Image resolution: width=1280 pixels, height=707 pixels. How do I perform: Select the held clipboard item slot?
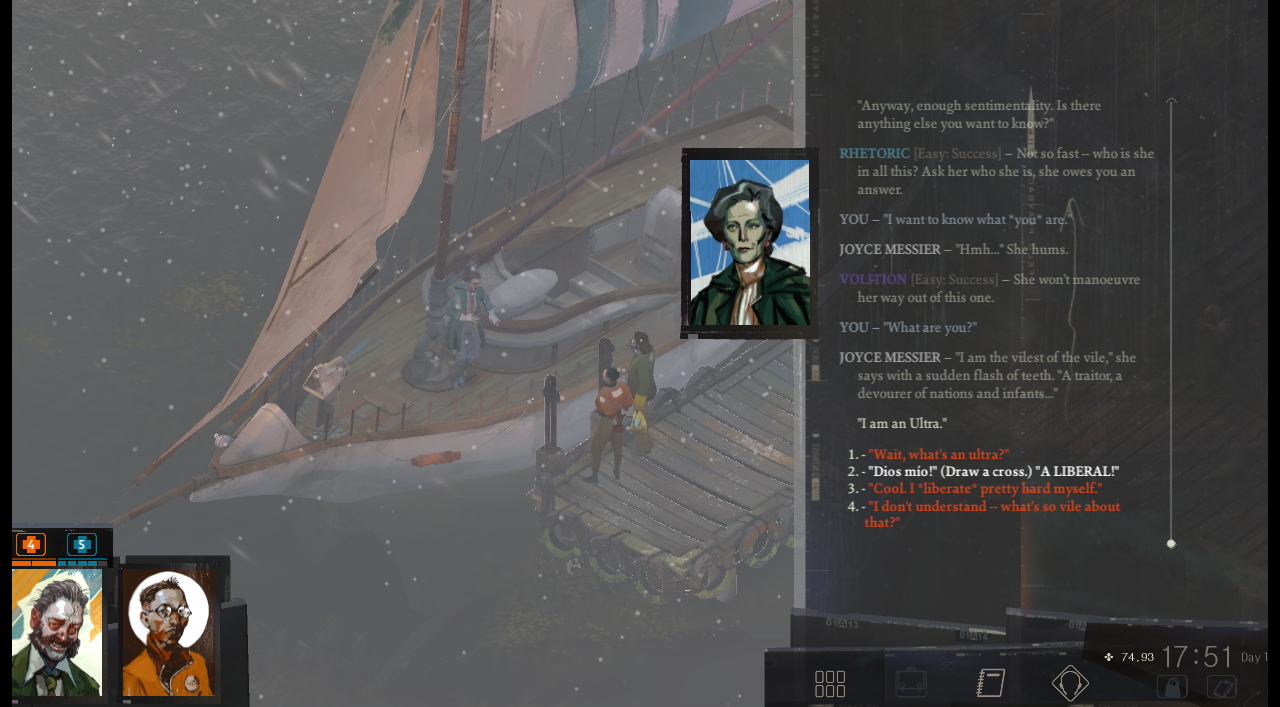[1222, 687]
